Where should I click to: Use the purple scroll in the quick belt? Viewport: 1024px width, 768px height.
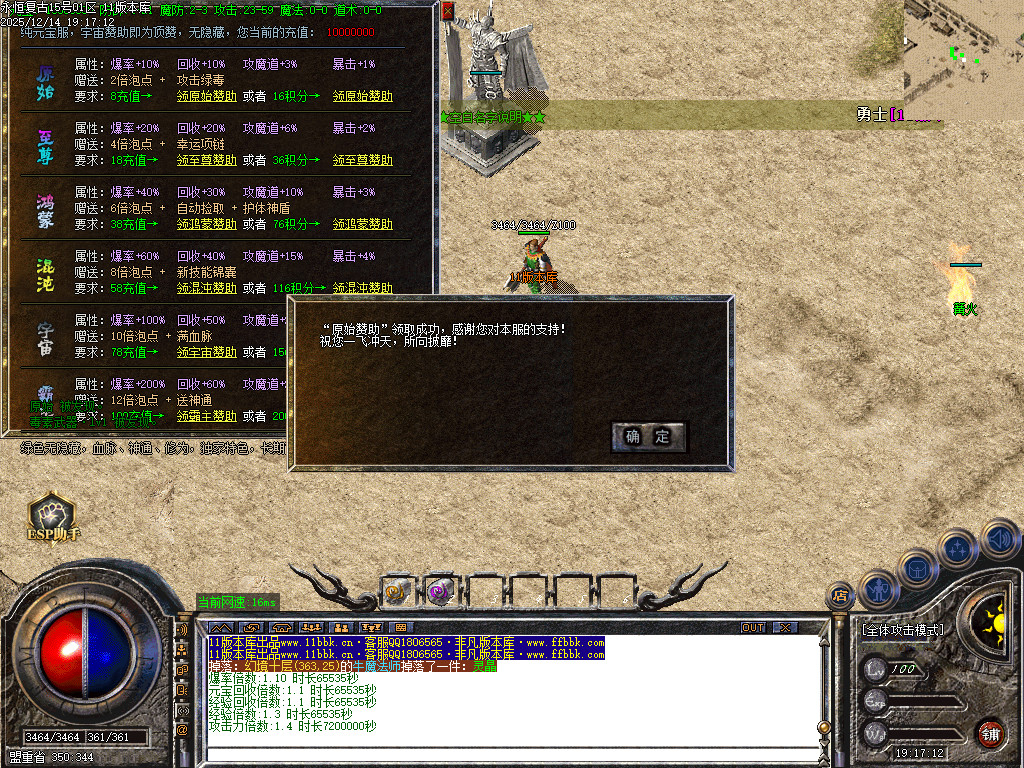[441, 592]
